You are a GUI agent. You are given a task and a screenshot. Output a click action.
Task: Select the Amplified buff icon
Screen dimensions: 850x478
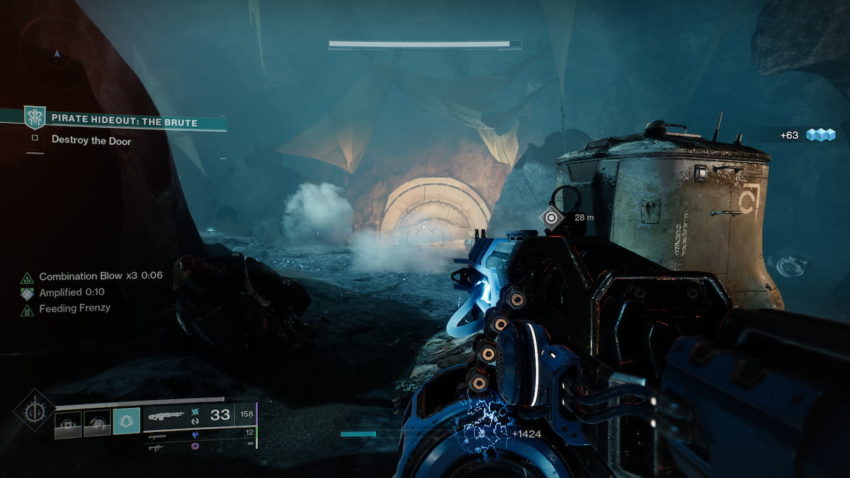pyautogui.click(x=27, y=292)
